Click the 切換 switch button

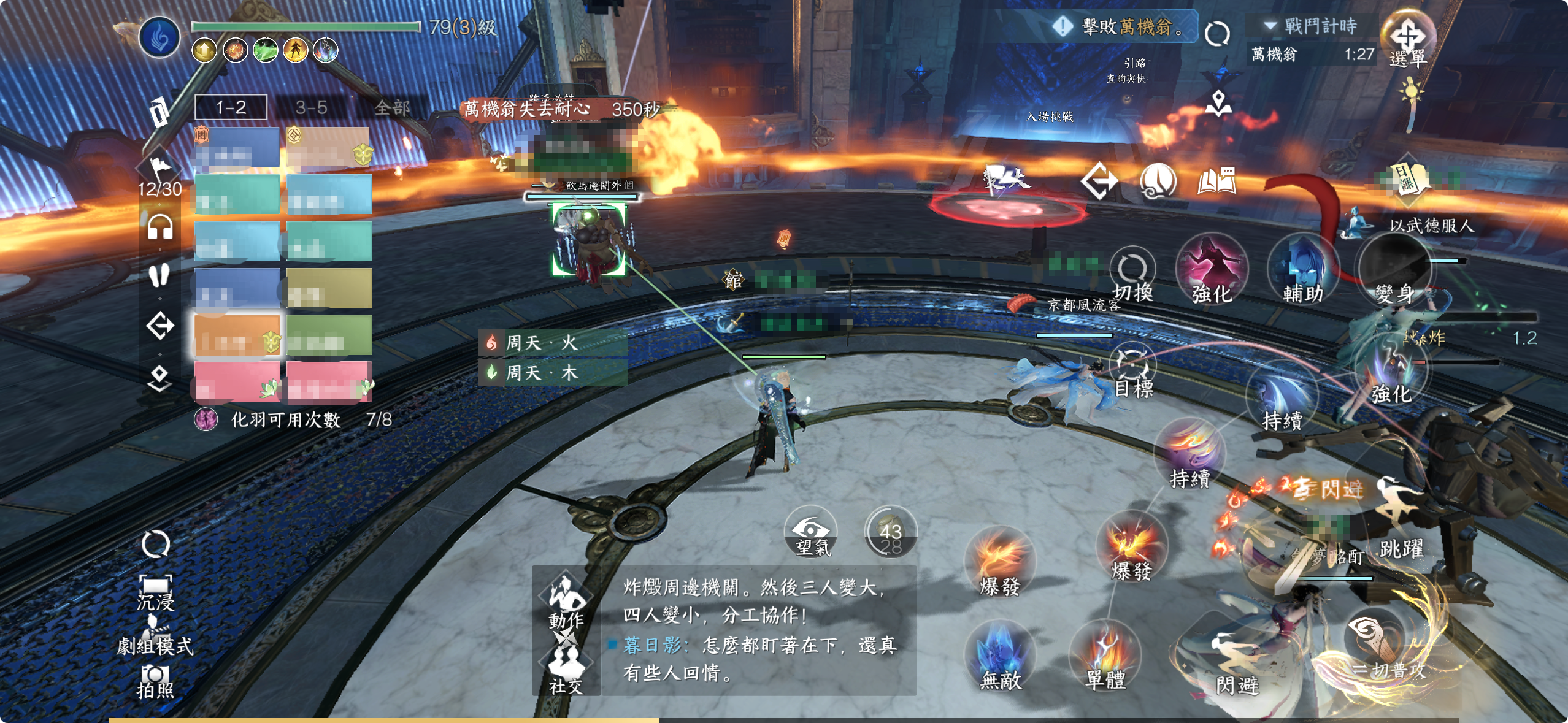(1132, 275)
